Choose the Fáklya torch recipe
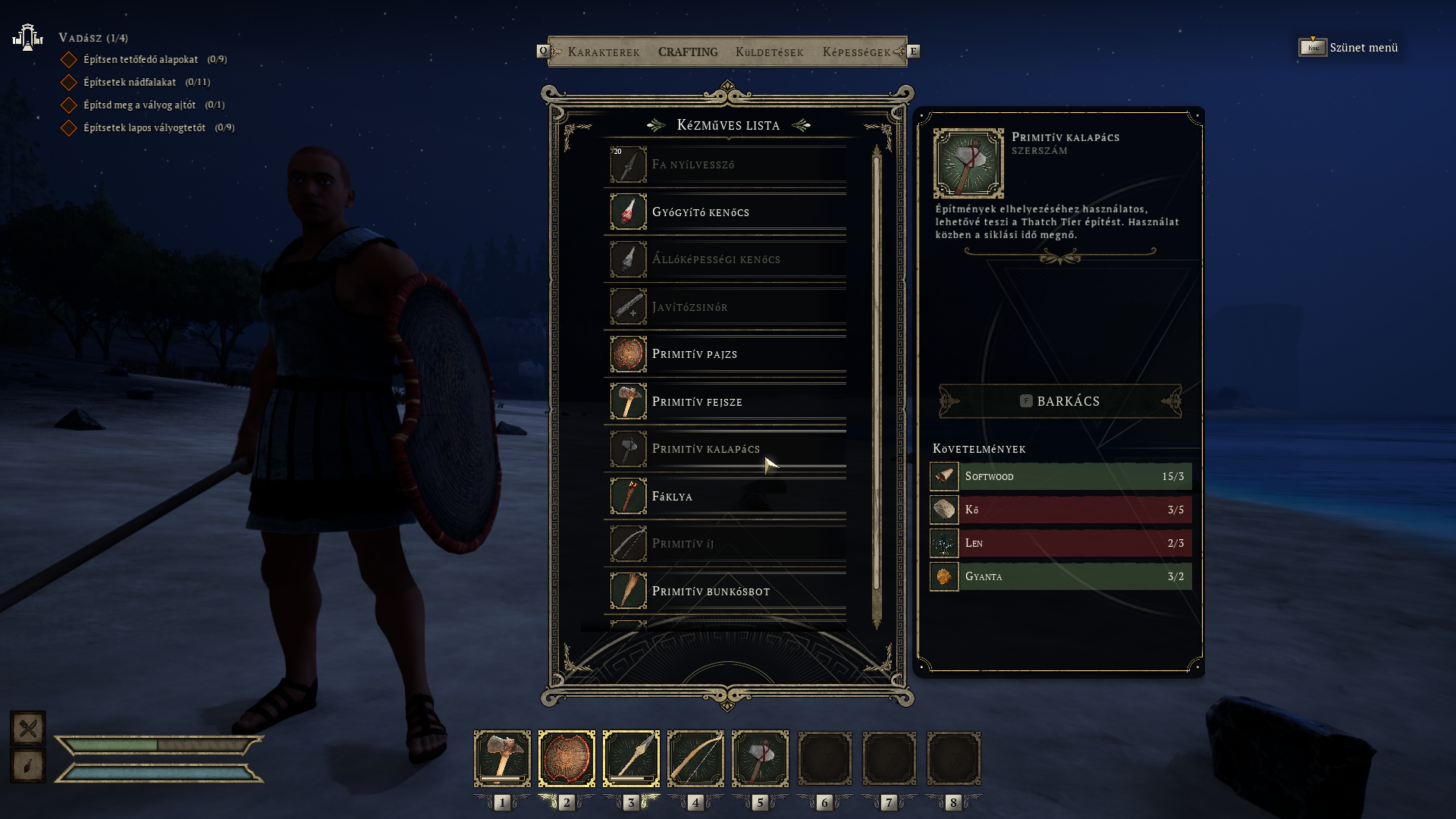This screenshot has width=1456, height=819. point(726,497)
